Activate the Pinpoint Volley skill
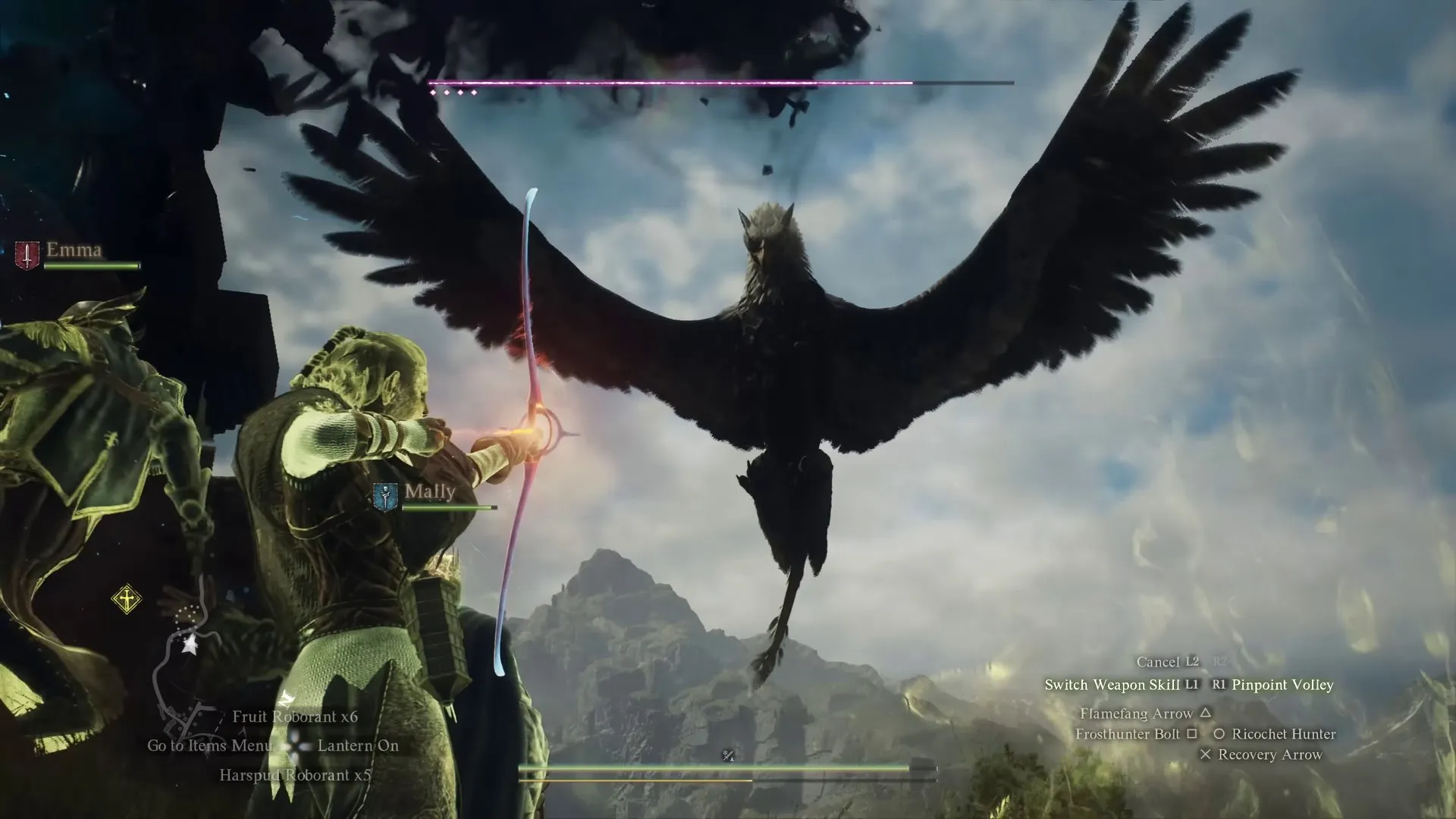 (1282, 685)
